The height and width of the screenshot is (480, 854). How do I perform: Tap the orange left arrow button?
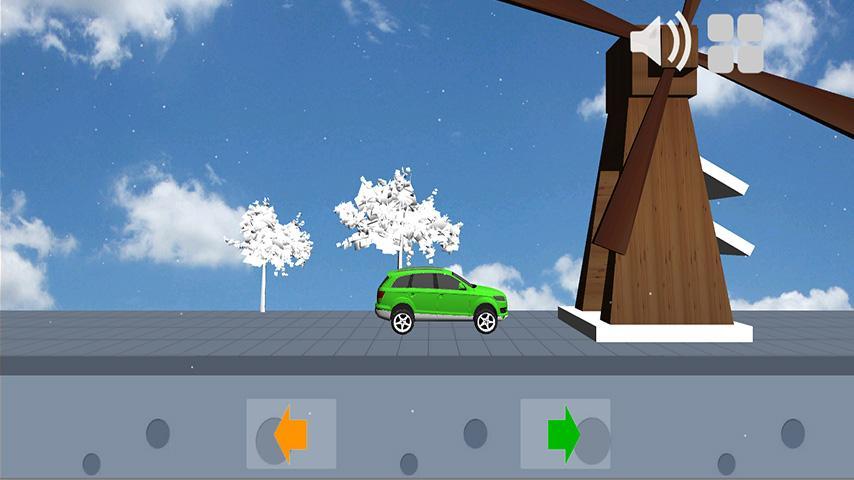tap(291, 434)
